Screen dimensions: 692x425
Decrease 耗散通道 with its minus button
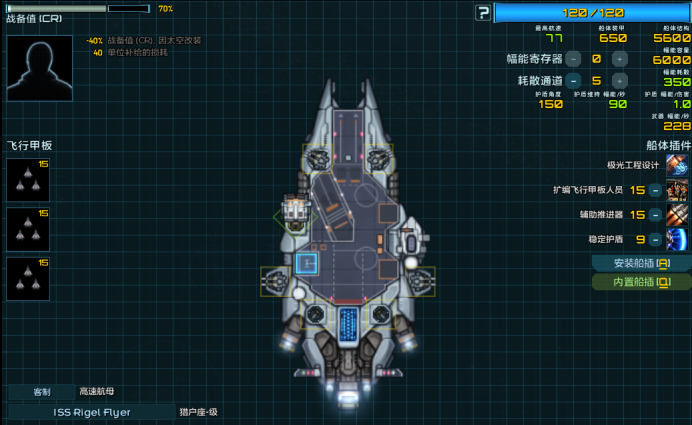pyautogui.click(x=573, y=81)
